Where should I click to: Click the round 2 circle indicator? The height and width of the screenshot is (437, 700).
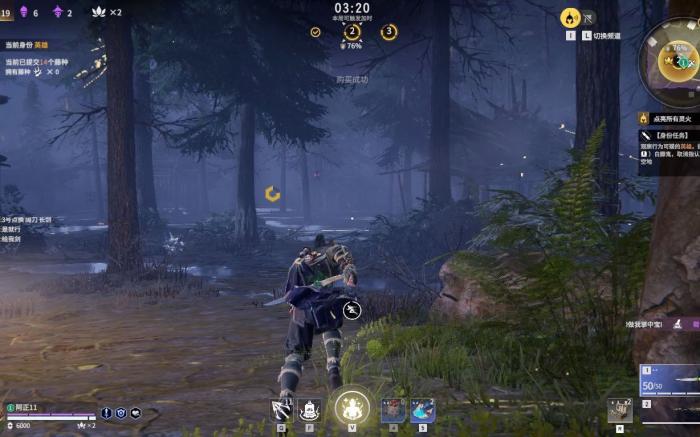(352, 32)
